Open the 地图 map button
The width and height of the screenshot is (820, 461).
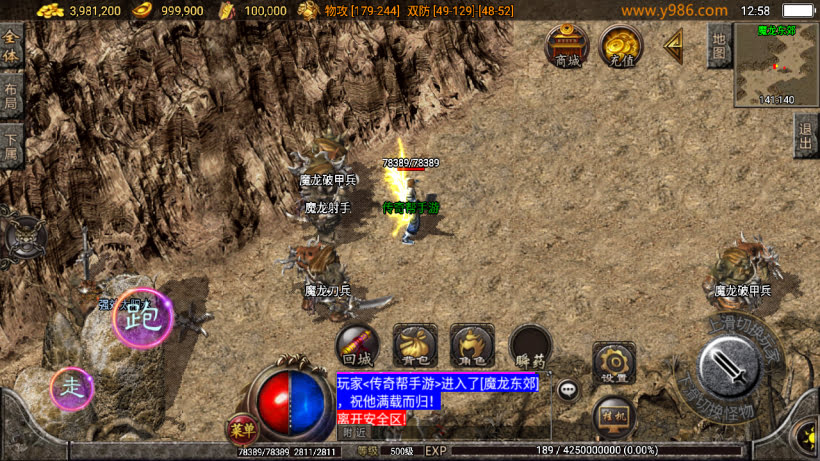(718, 45)
